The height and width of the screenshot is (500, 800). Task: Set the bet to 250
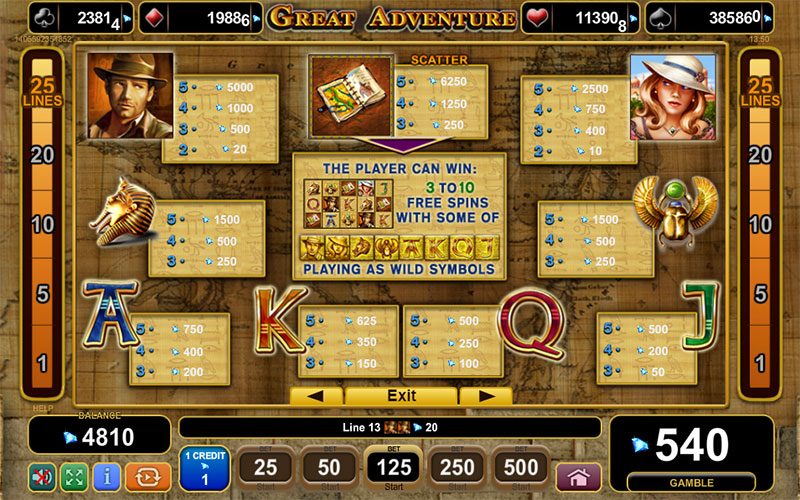pyautogui.click(x=456, y=467)
